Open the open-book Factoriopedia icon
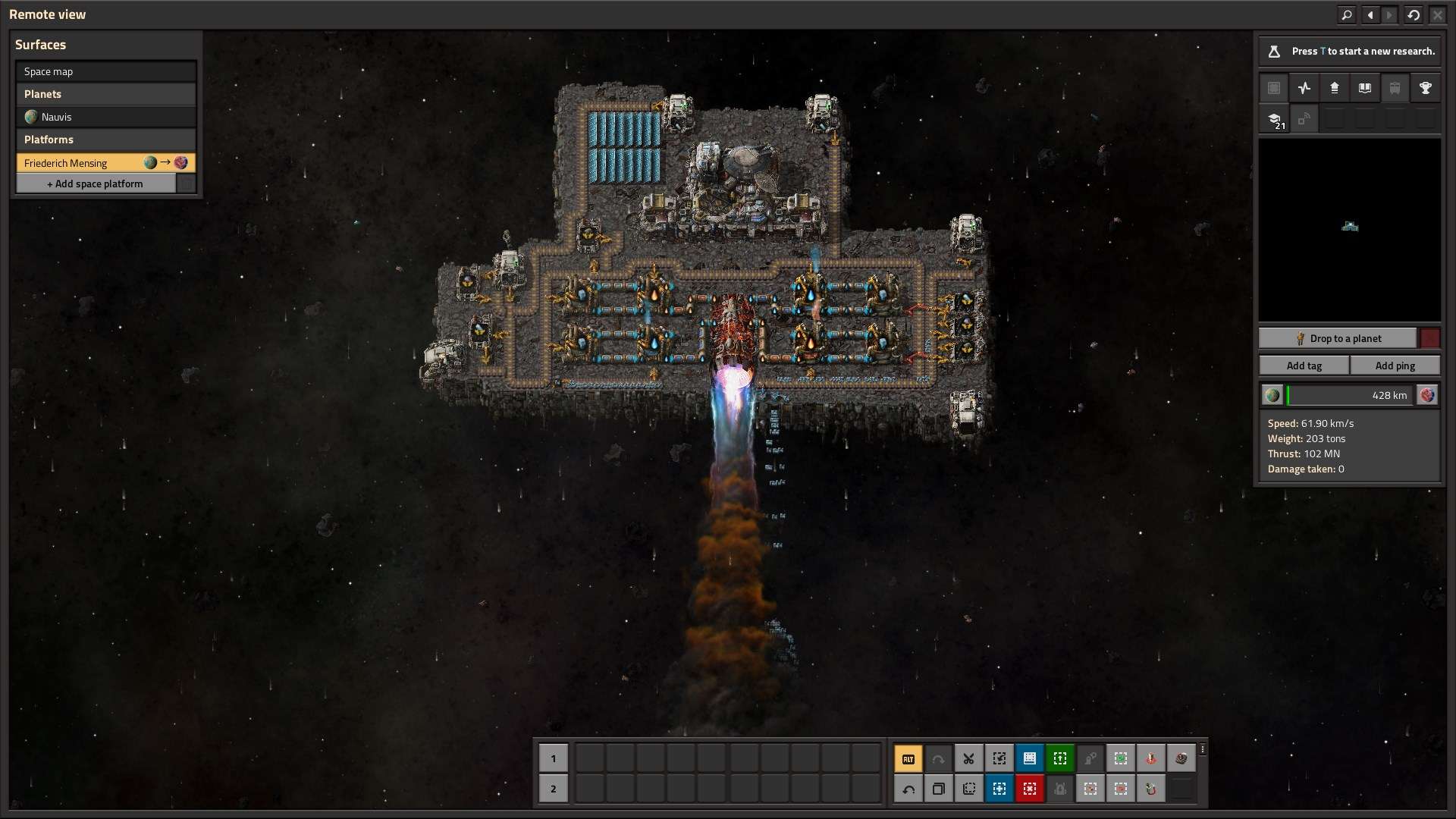 1365,88
